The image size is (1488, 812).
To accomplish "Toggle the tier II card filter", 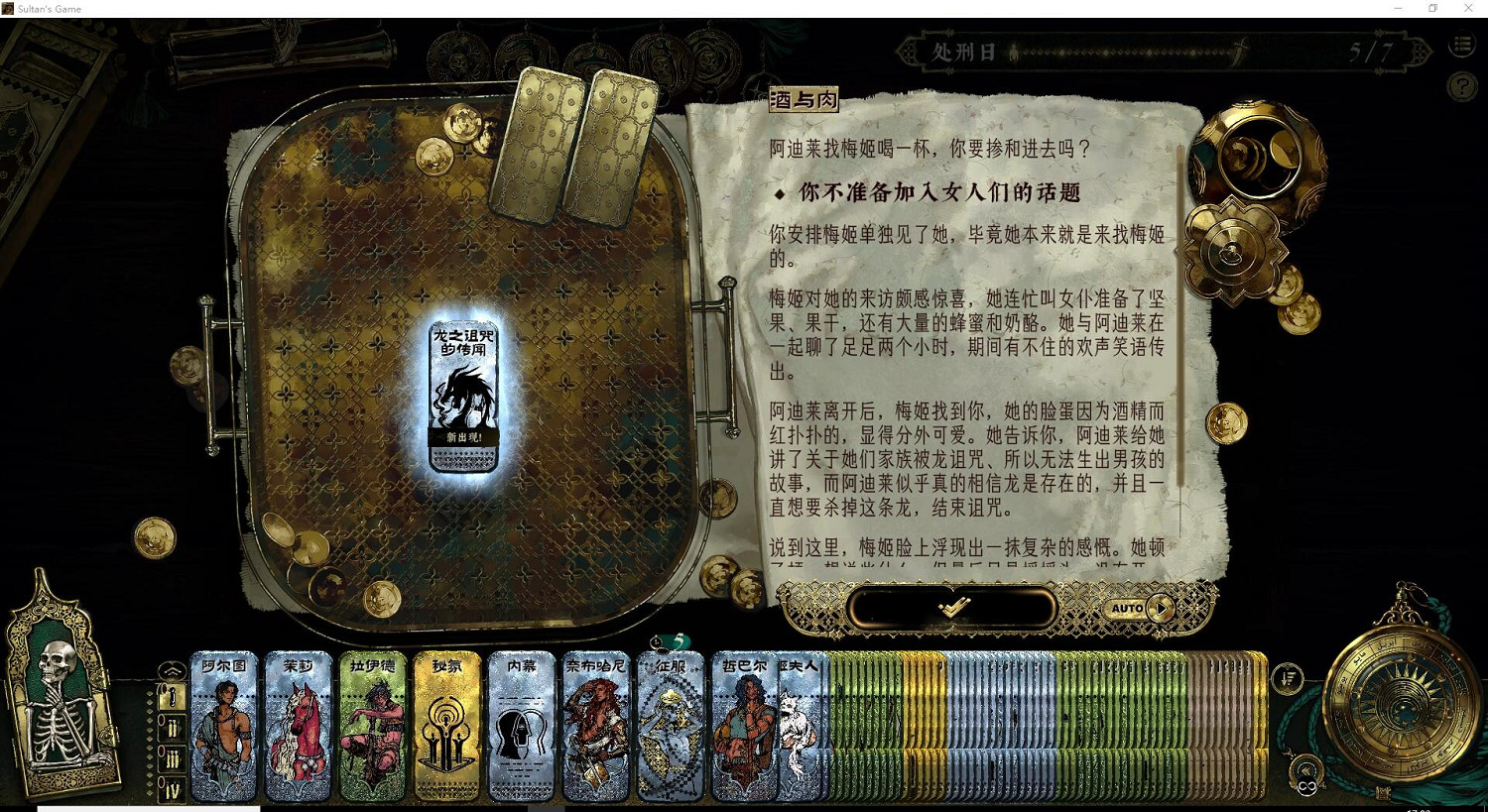I will click(171, 728).
